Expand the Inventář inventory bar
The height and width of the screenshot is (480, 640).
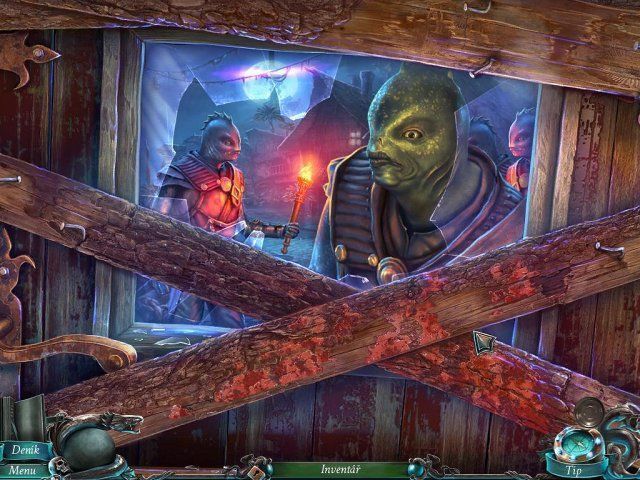[340, 468]
